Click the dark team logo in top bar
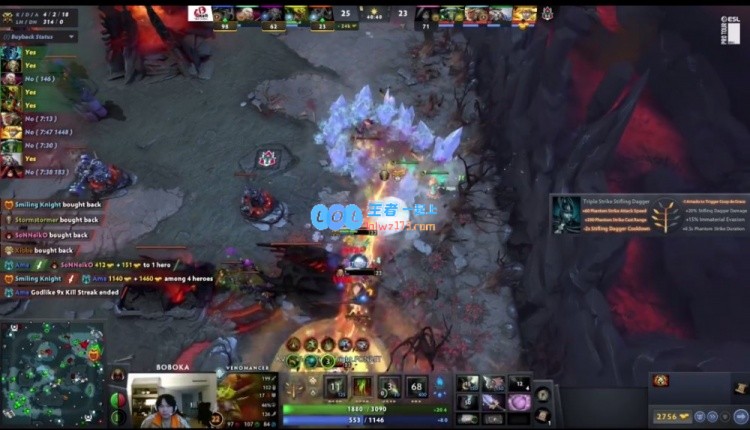Viewport: 750px width, 430px height. (x=548, y=14)
